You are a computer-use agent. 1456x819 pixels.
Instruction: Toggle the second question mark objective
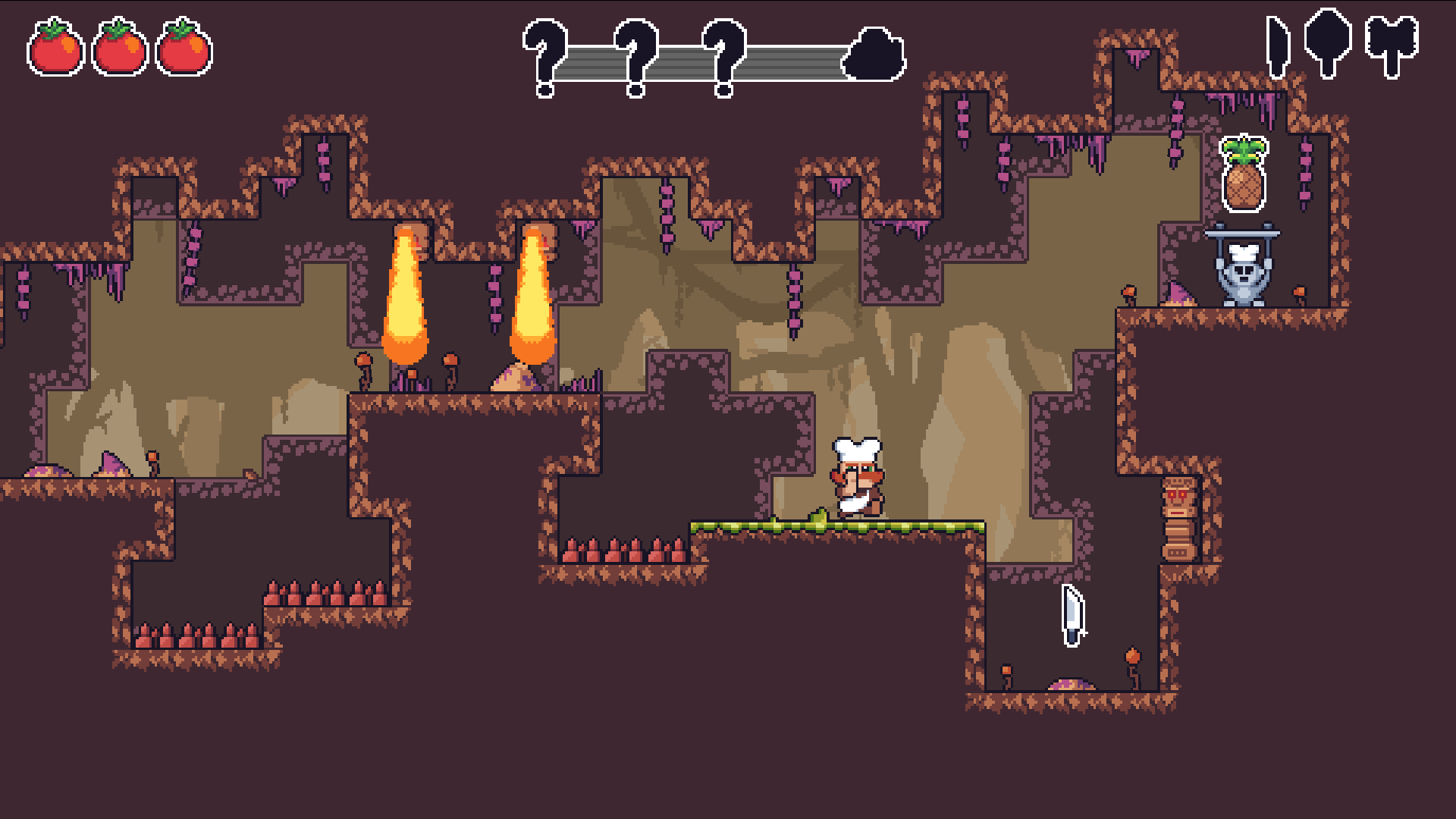click(x=635, y=57)
